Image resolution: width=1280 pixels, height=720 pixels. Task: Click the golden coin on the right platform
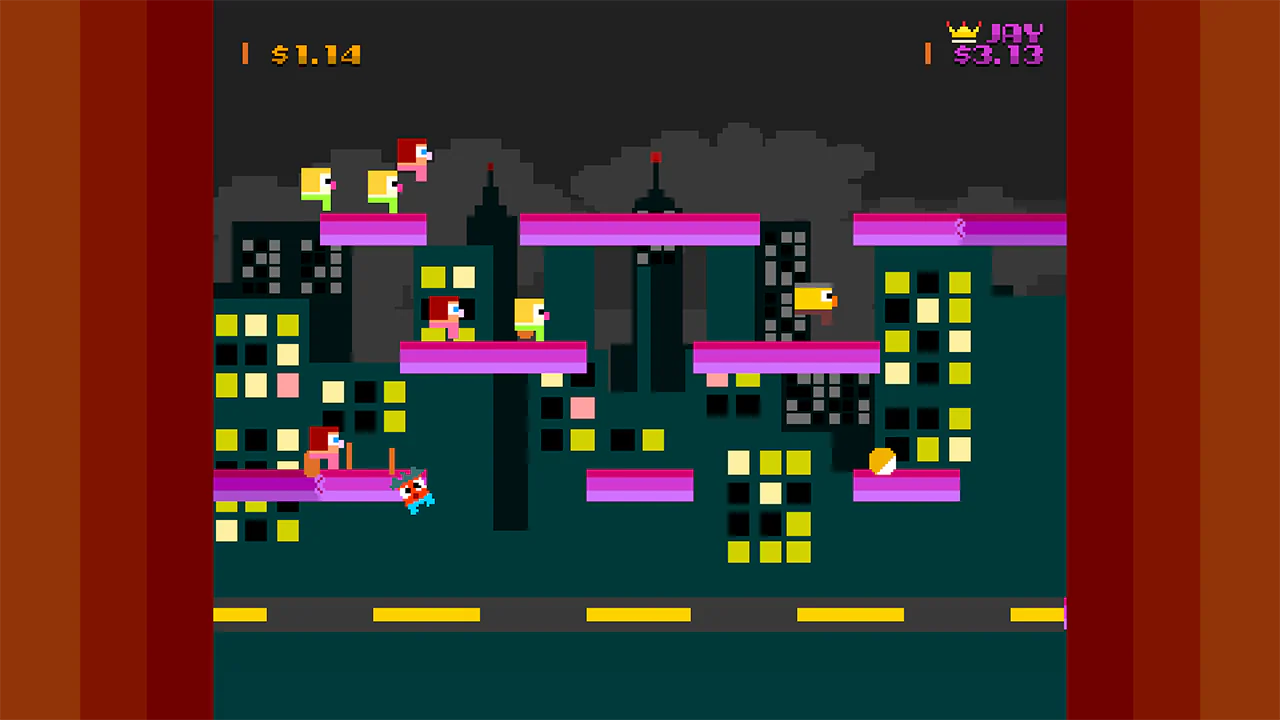881,461
